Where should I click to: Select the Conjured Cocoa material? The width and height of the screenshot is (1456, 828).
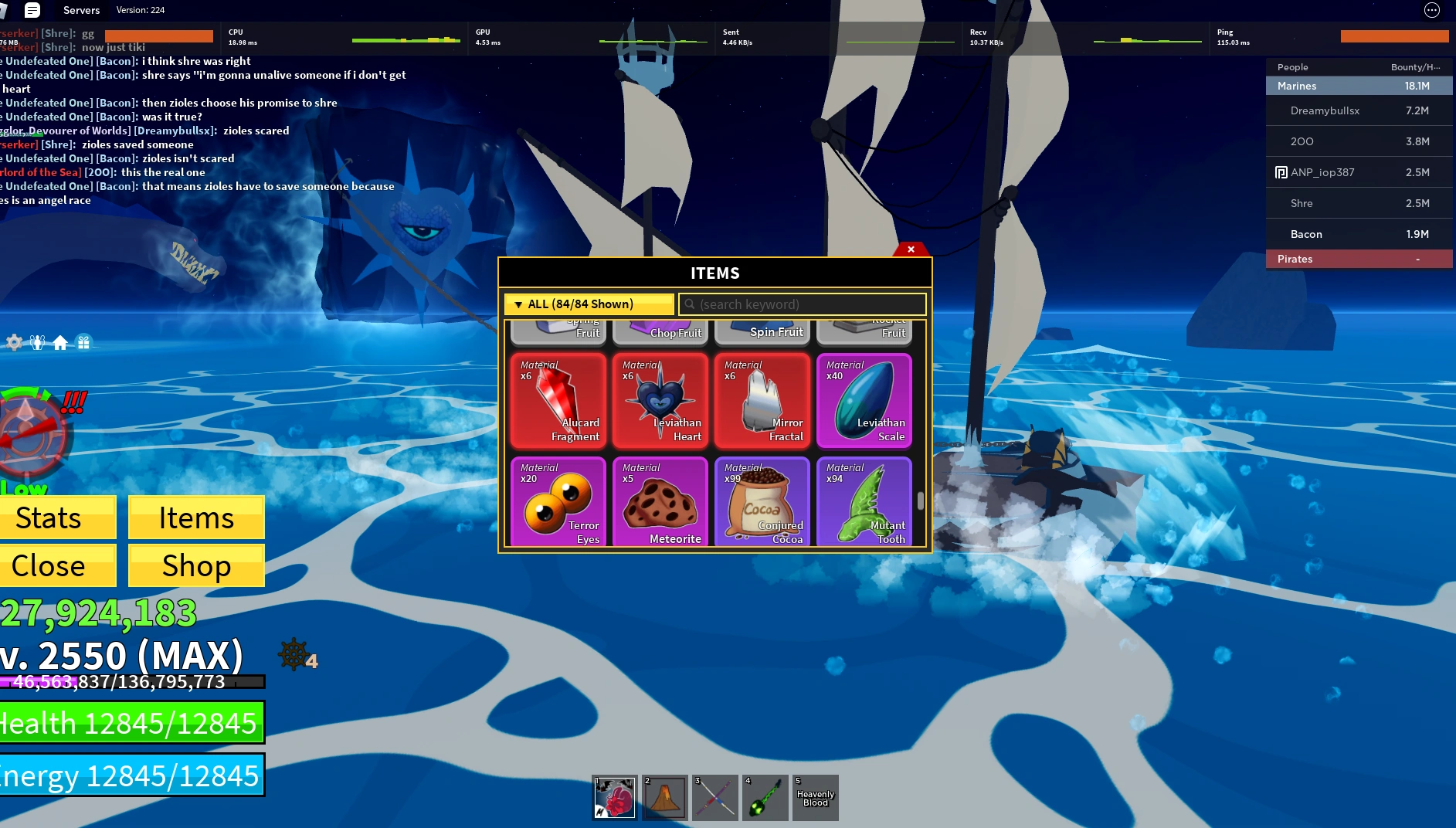click(x=762, y=502)
